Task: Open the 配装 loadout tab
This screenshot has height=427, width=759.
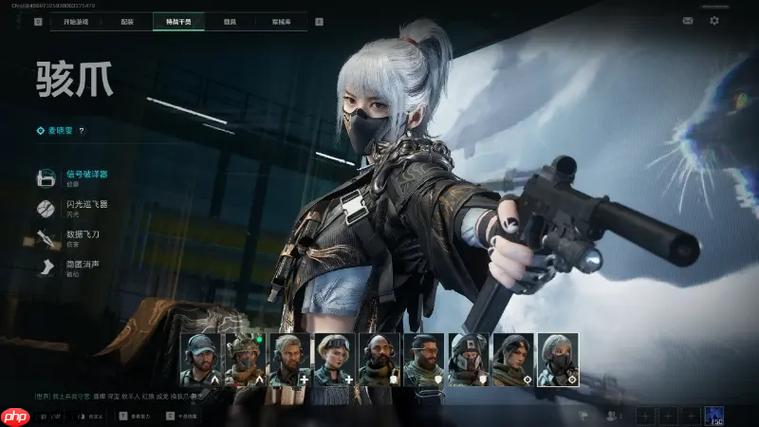Action: click(127, 21)
